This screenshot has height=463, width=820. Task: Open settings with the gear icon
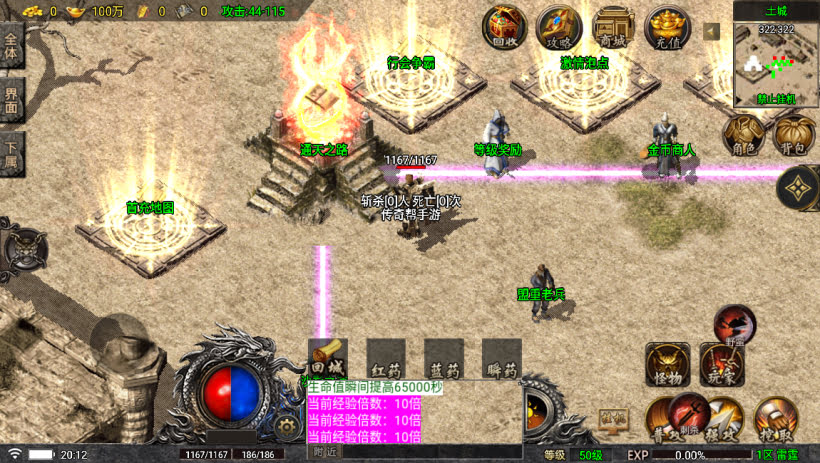[x=288, y=426]
